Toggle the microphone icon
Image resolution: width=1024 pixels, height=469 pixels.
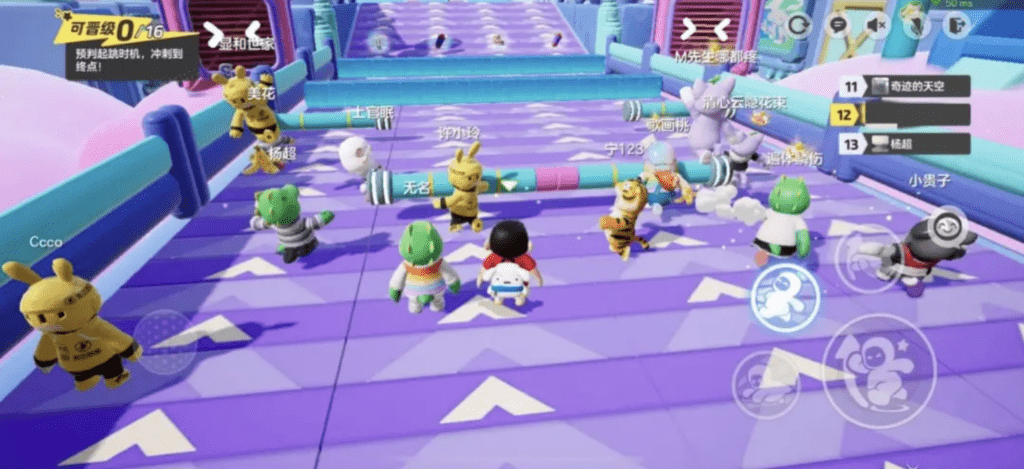916,25
